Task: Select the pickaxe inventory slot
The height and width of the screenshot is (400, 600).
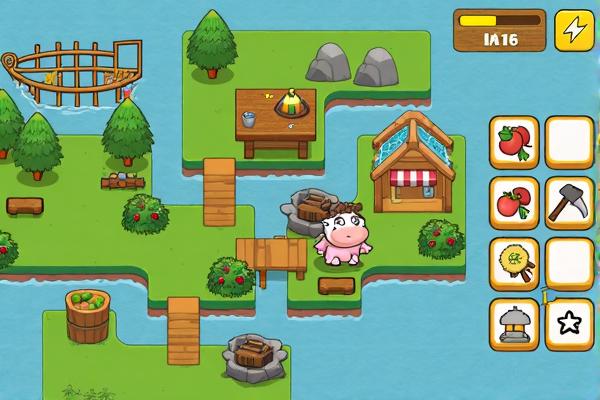Action: tap(570, 203)
